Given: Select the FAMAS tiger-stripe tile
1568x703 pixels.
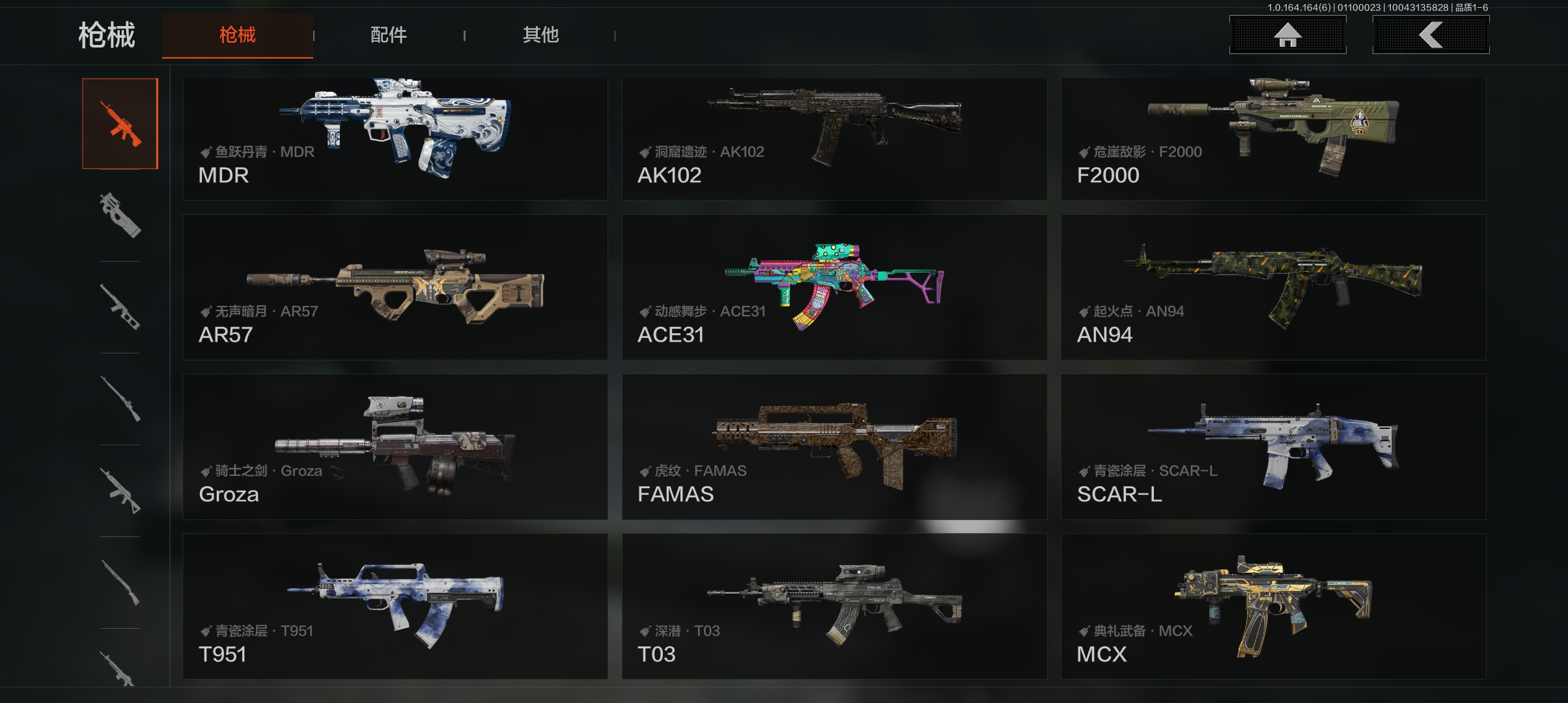Looking at the screenshot, I should coord(834,447).
